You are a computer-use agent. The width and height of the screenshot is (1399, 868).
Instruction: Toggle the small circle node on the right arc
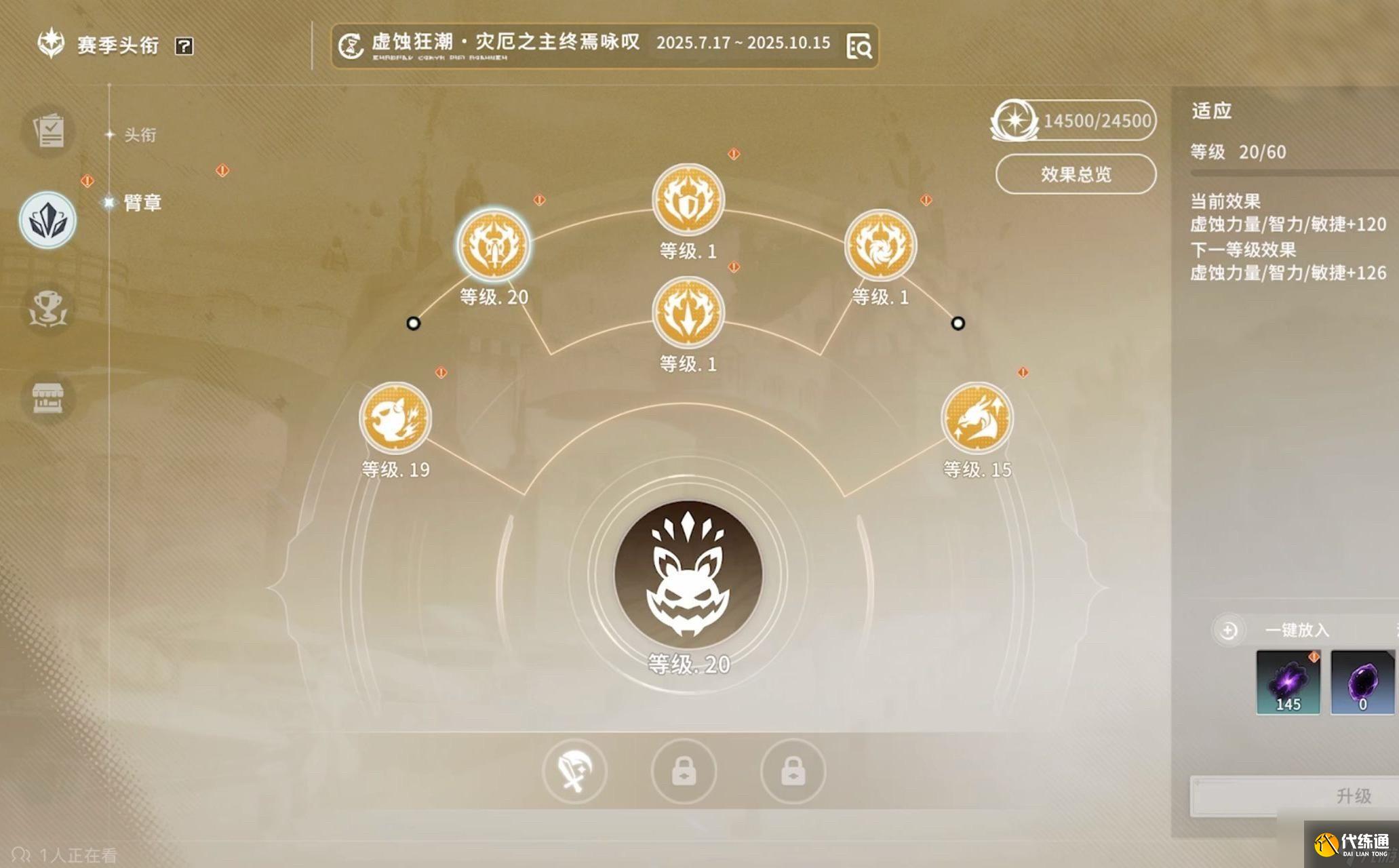tap(958, 324)
